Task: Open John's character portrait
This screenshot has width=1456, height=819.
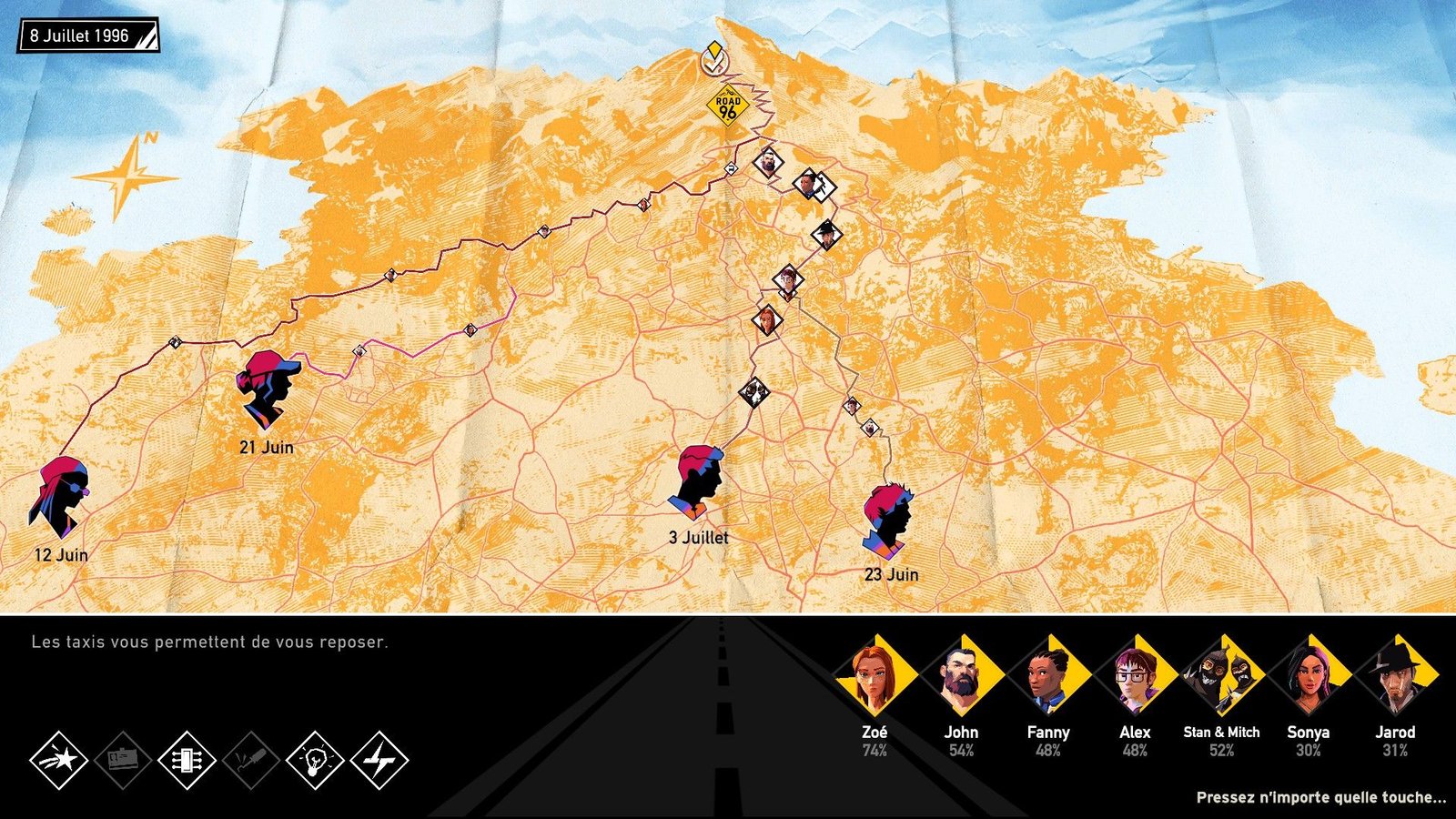Action: tap(961, 678)
